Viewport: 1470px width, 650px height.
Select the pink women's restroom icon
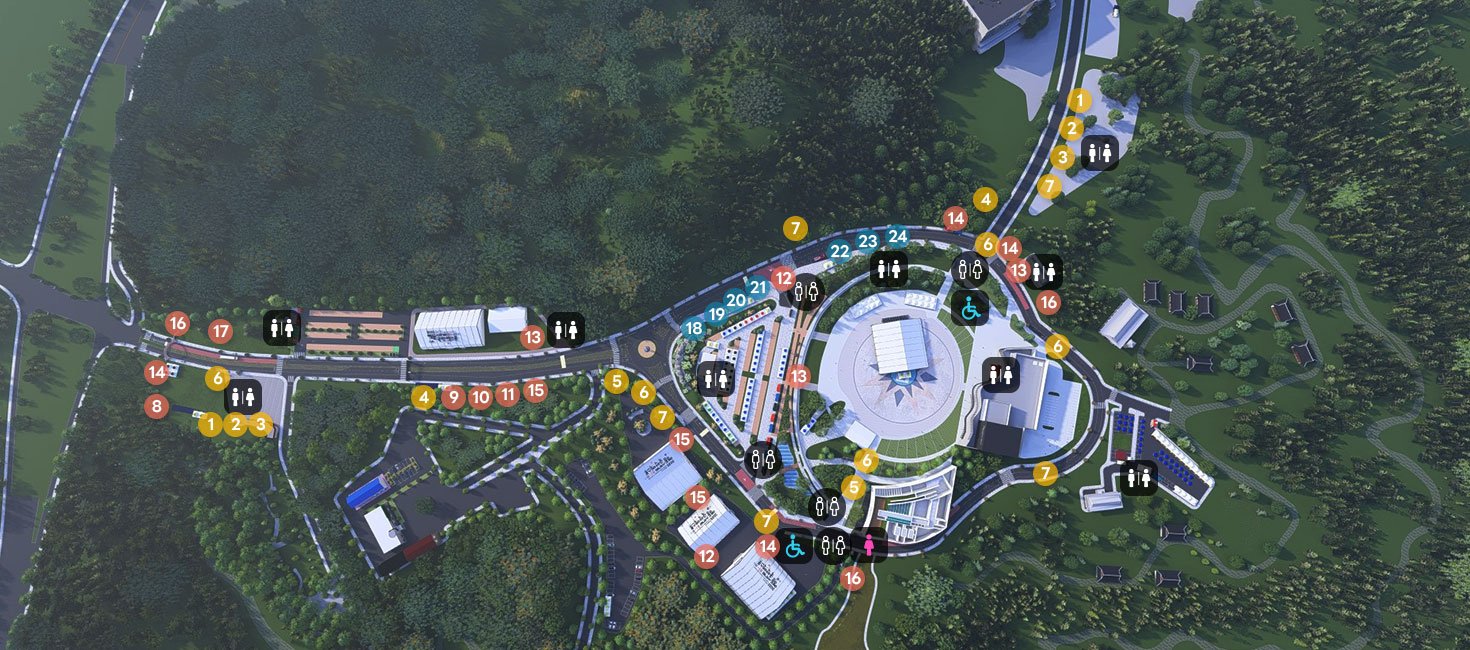[870, 545]
